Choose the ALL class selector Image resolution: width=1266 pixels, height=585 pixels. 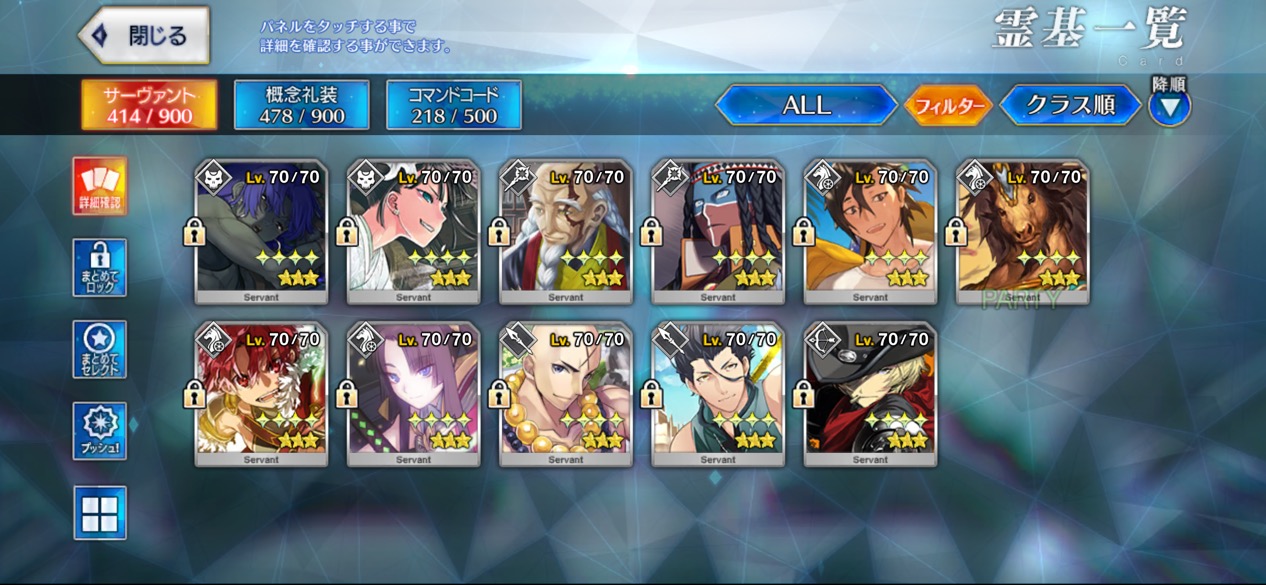[x=806, y=105]
